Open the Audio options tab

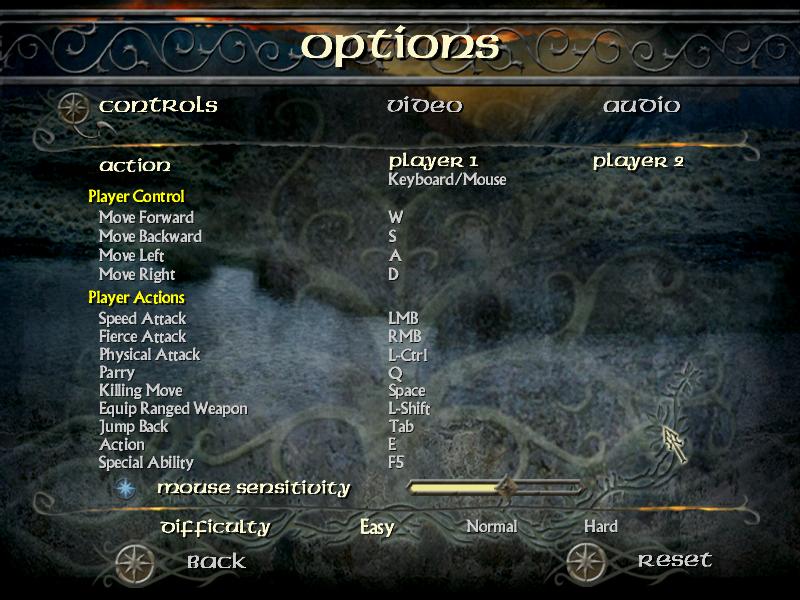click(x=641, y=106)
